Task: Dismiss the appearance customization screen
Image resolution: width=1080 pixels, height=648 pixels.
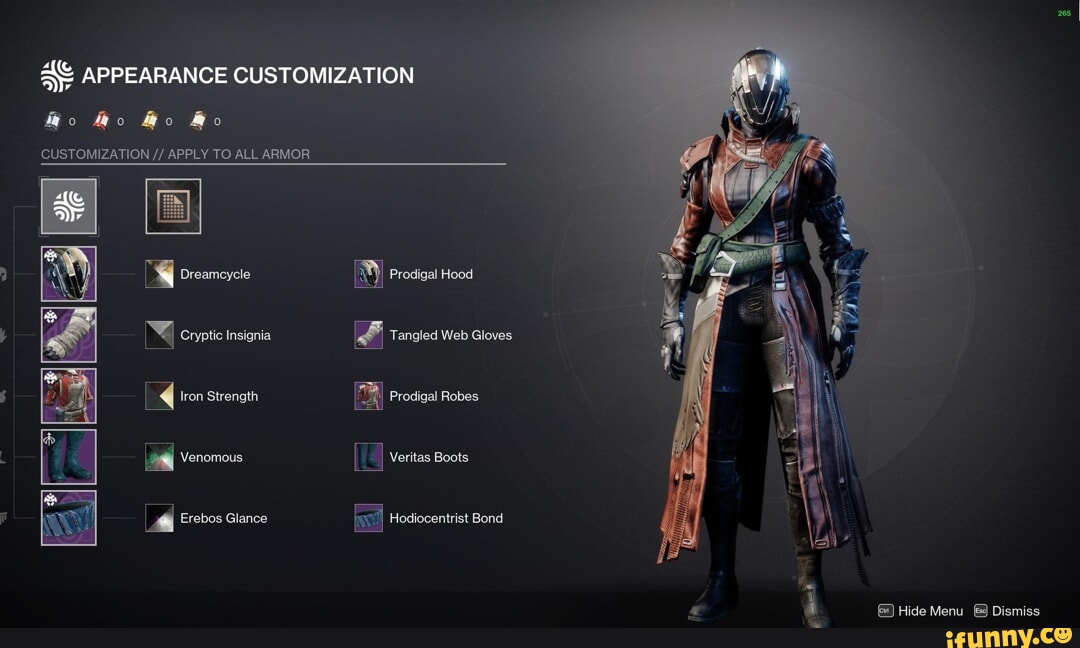Action: pos(1007,611)
